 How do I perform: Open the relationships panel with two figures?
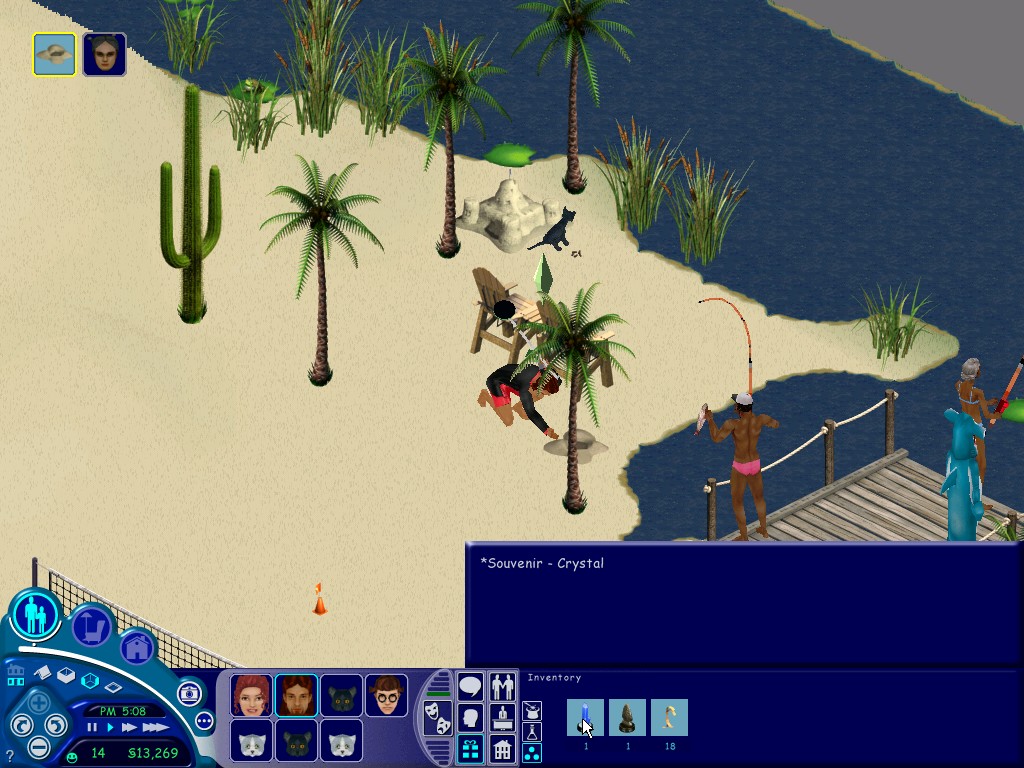(x=503, y=687)
